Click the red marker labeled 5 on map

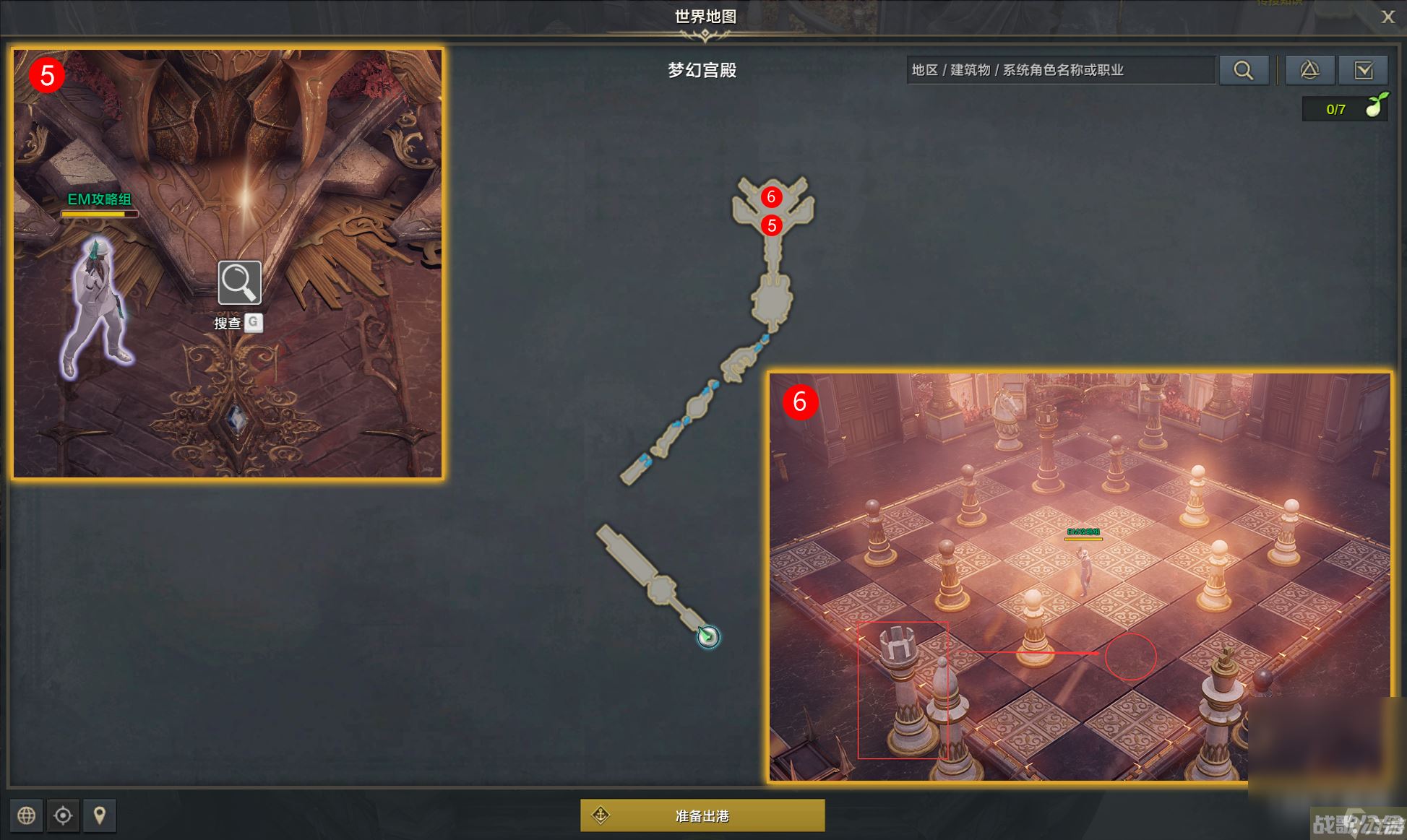point(773,225)
